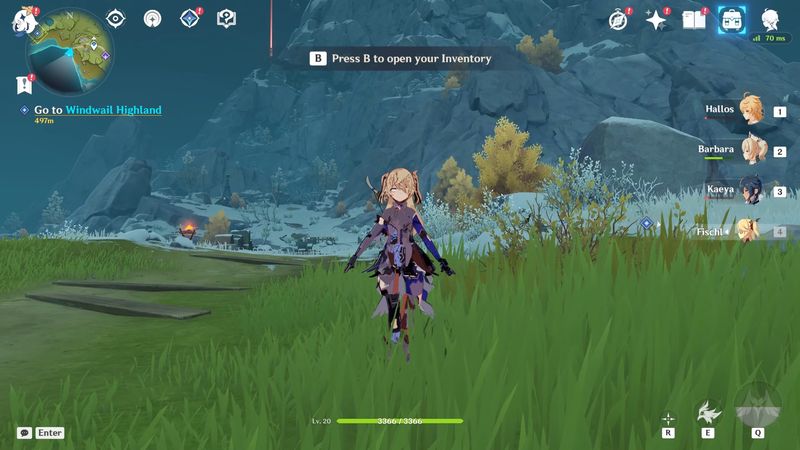The width and height of the screenshot is (800, 450).
Task: Open the compass icon in the top bar
Action: pyautogui.click(x=619, y=20)
